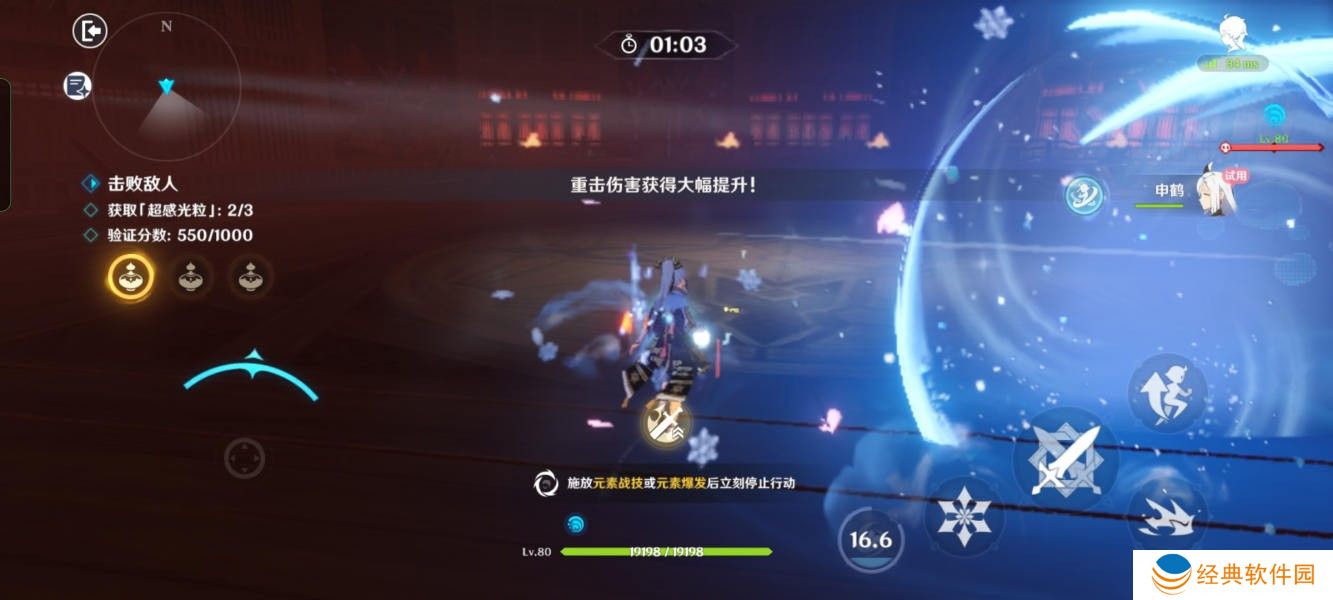Switch to party member 申鹤
This screenshot has width=1333, height=600.
1188,191
